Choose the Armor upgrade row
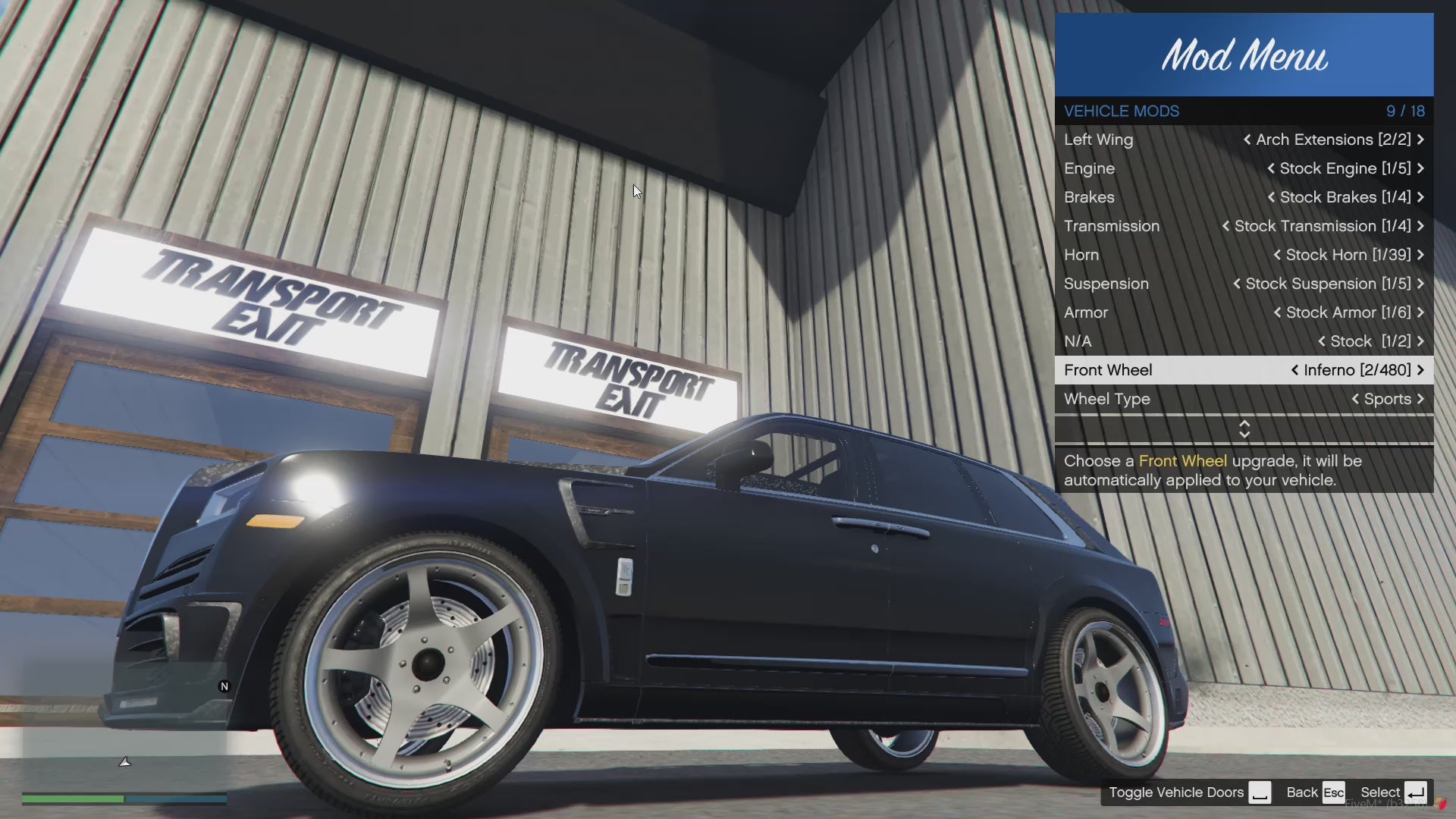This screenshot has height=819, width=1456. pos(1244,312)
